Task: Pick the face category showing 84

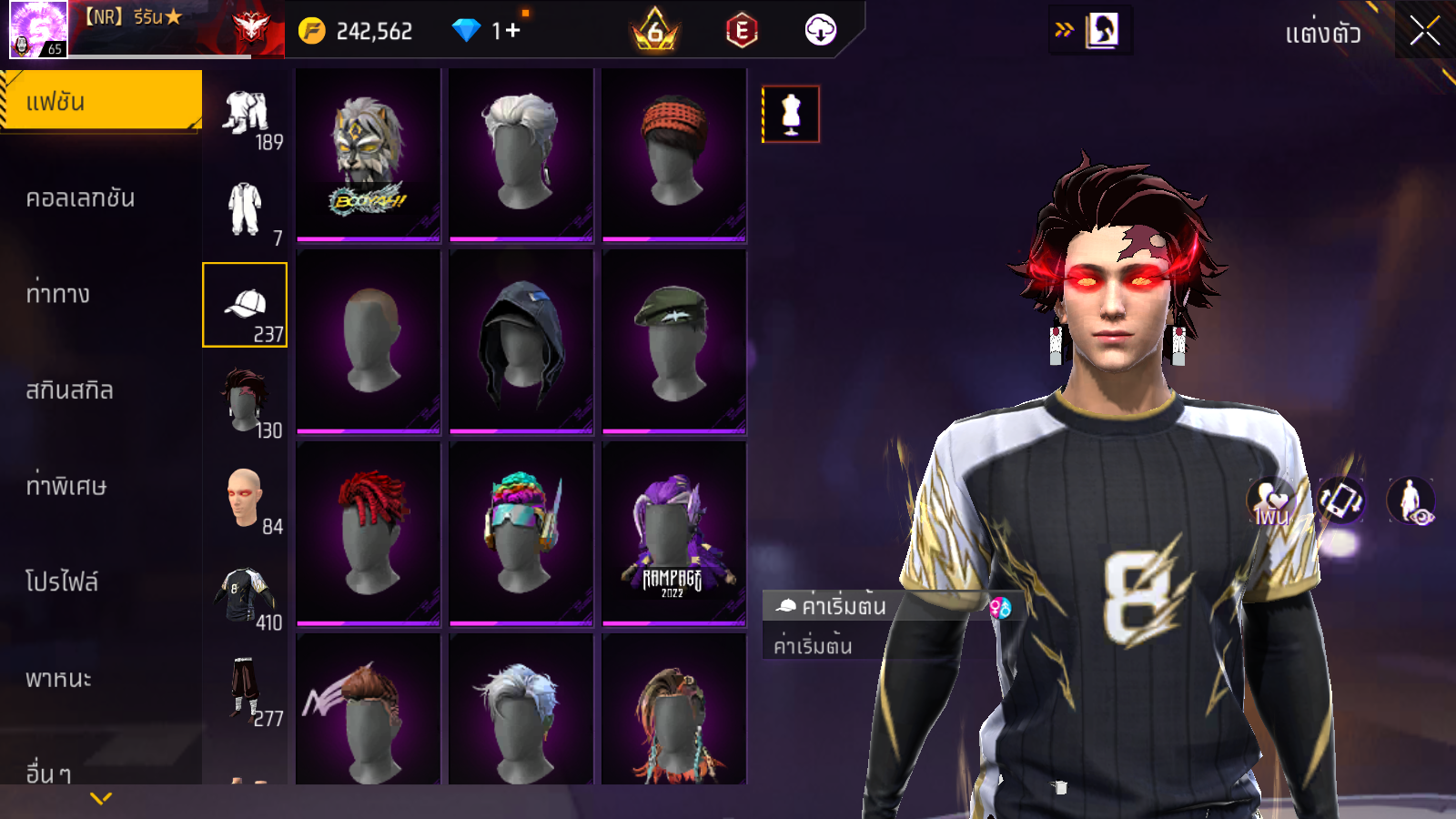Action: [246, 498]
